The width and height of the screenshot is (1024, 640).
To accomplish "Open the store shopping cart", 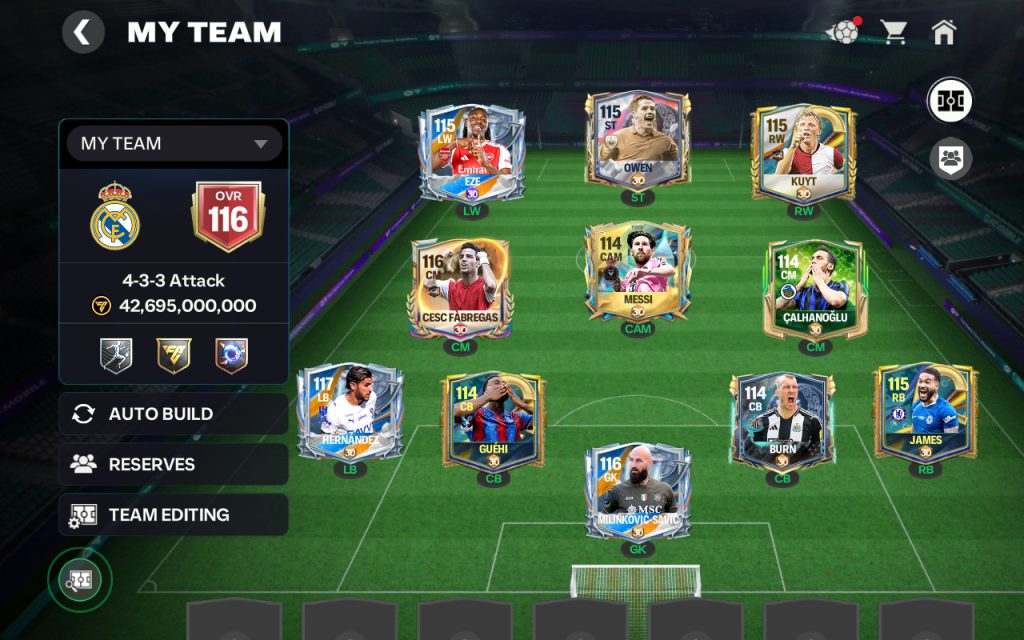I will pyautogui.click(x=893, y=32).
